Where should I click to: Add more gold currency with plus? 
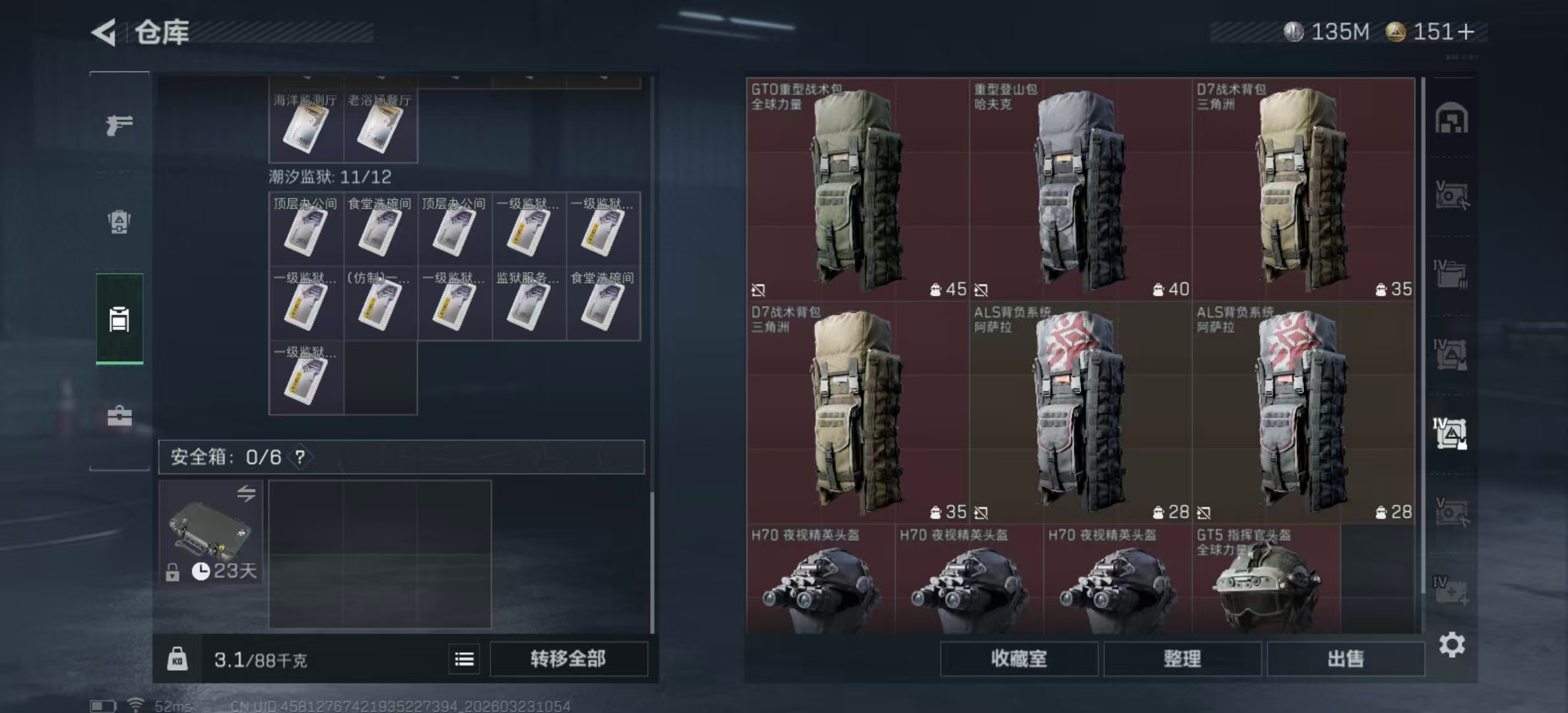tap(1466, 32)
